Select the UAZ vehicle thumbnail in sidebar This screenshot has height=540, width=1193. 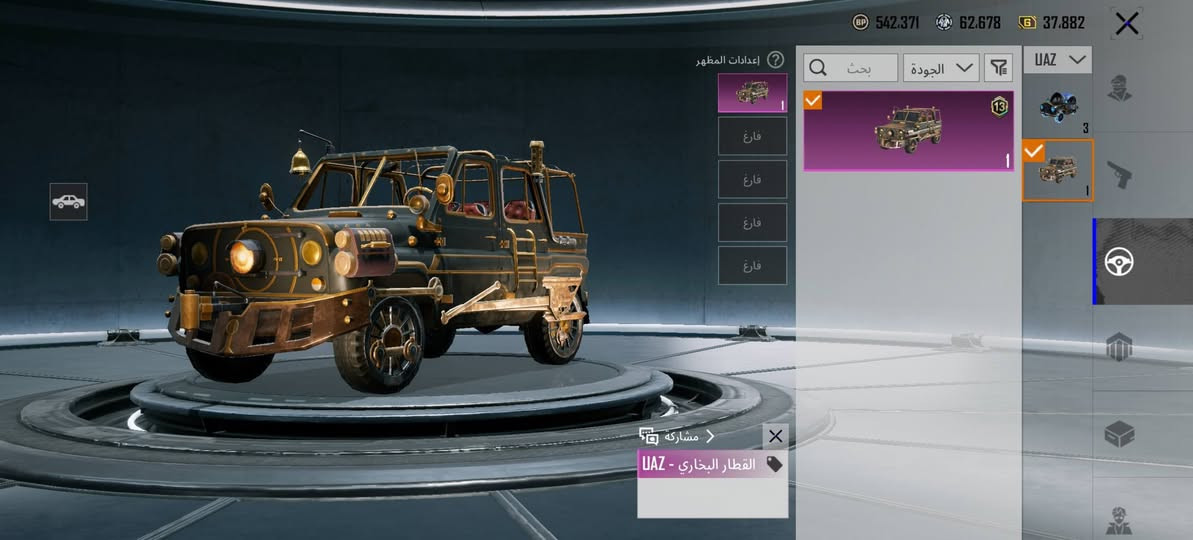(1057, 170)
